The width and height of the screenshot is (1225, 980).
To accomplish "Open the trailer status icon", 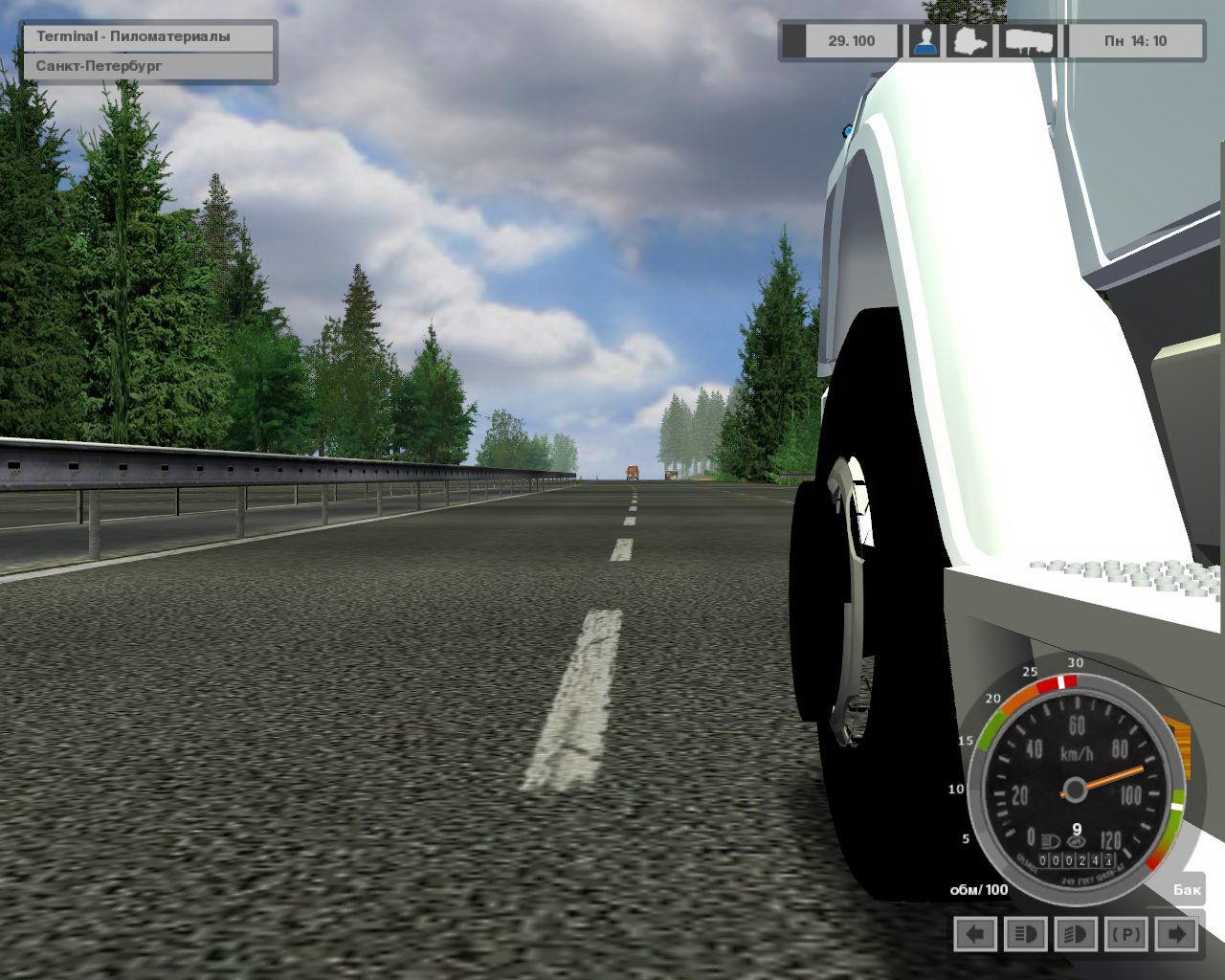I will pyautogui.click(x=1029, y=41).
